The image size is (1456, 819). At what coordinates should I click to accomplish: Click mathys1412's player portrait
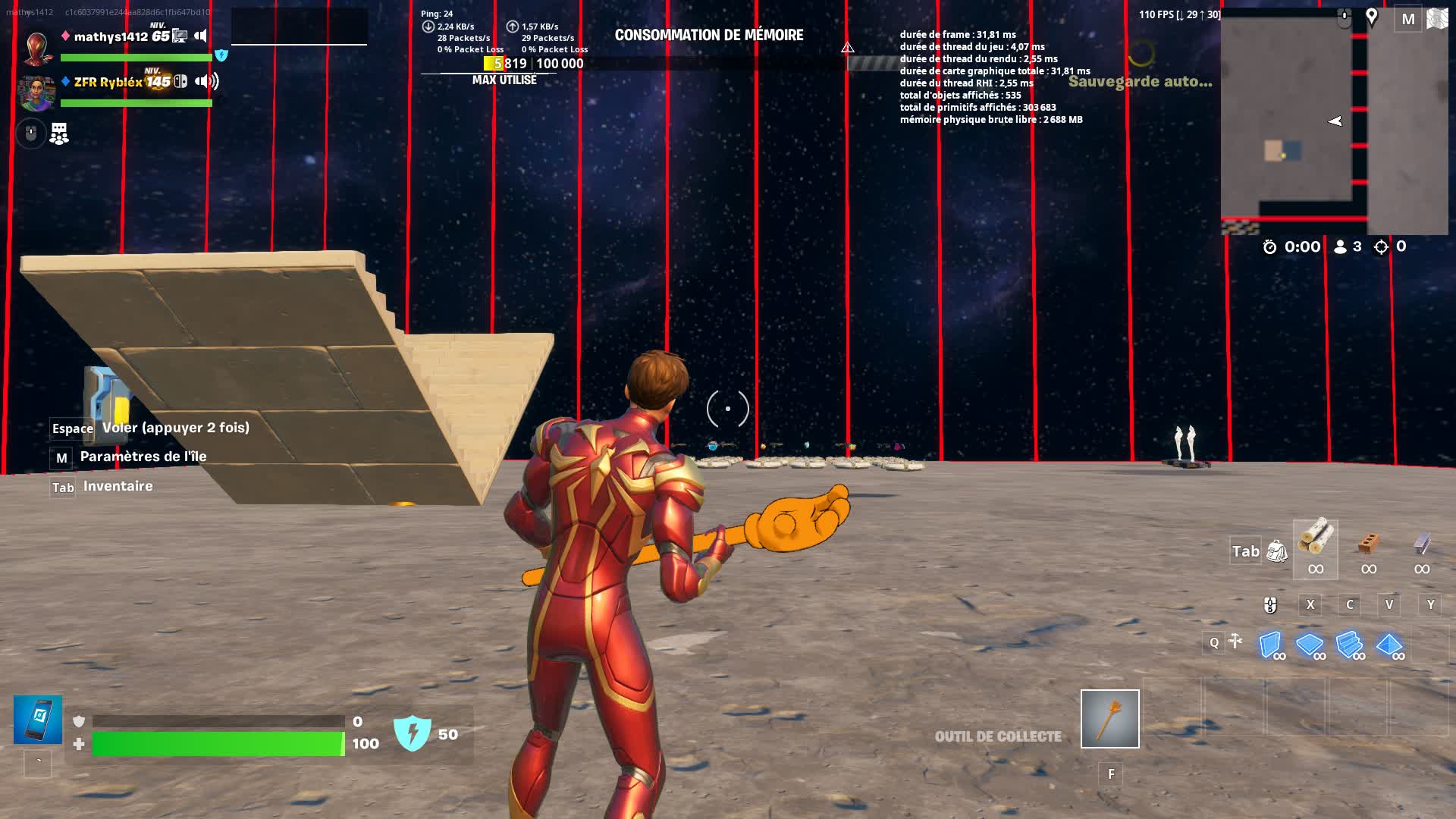pos(37,48)
